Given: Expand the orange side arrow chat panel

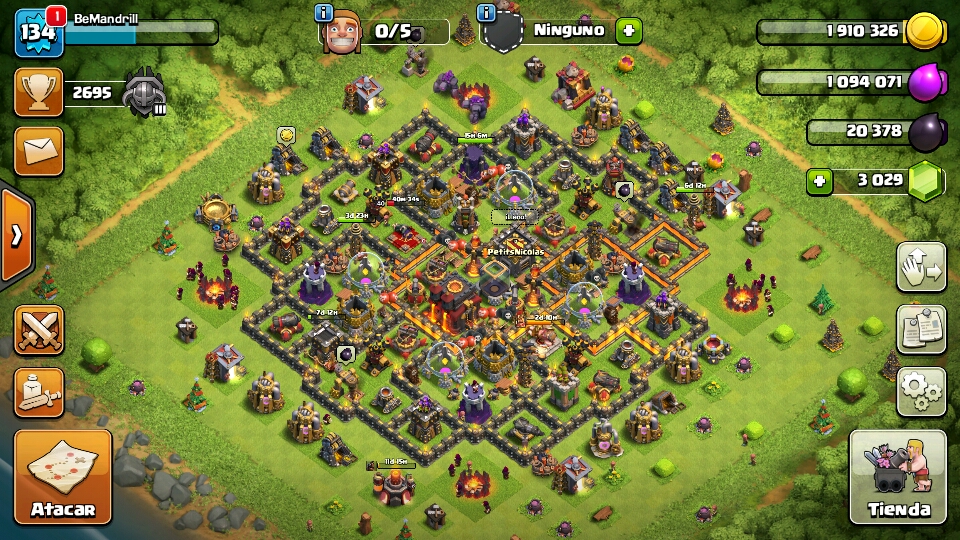Looking at the screenshot, I should (16, 236).
